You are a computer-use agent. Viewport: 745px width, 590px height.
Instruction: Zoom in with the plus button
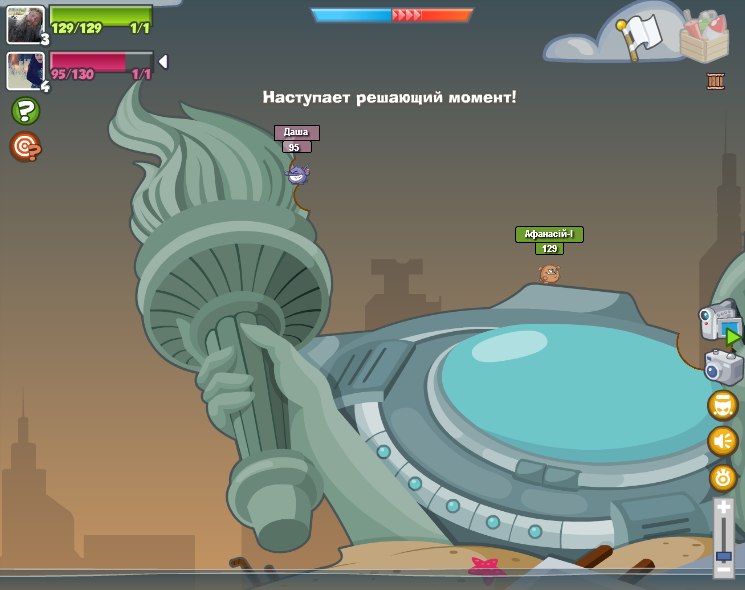[x=723, y=509]
